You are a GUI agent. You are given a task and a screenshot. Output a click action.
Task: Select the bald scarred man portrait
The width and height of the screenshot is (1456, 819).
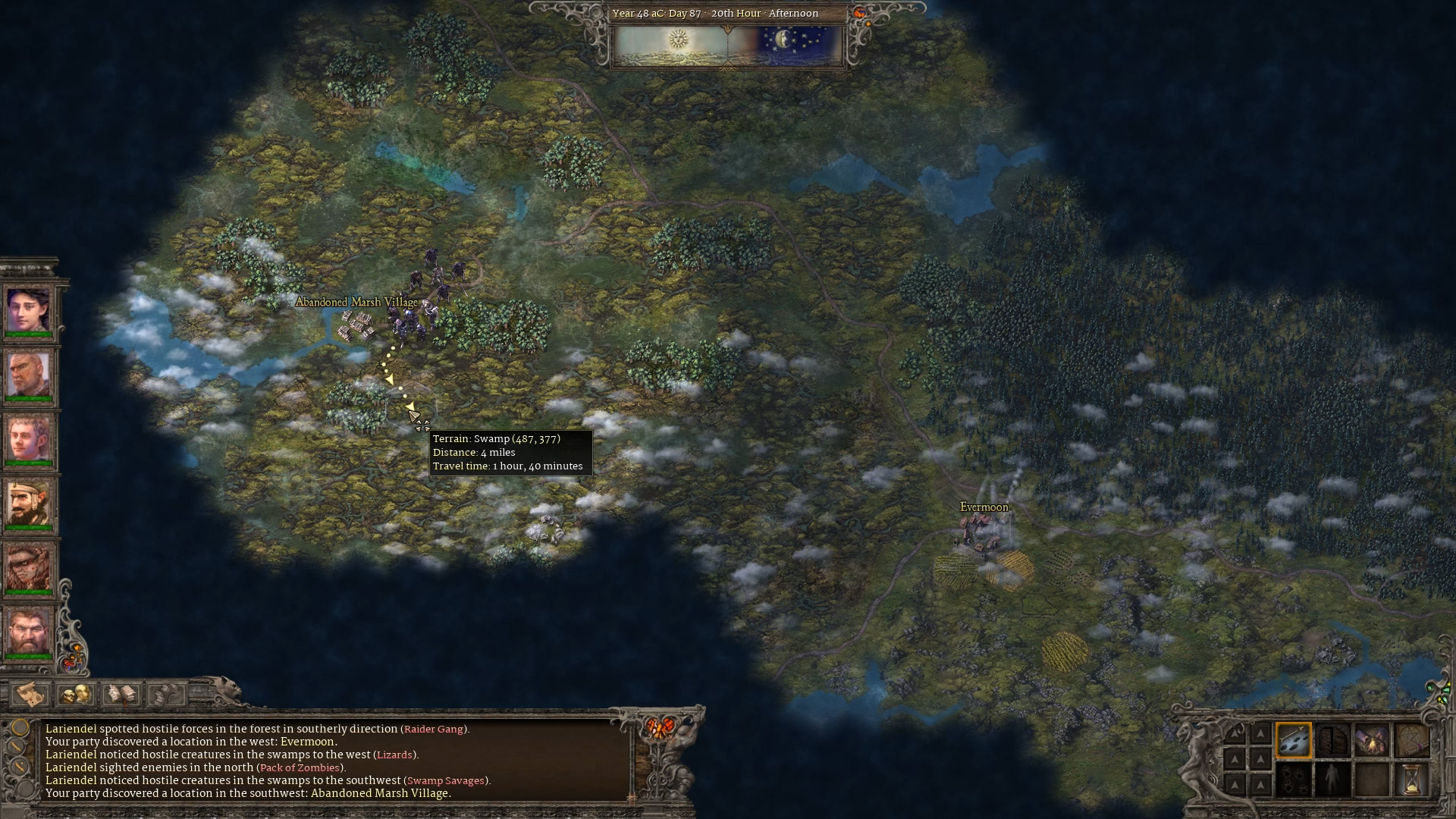pyautogui.click(x=29, y=375)
